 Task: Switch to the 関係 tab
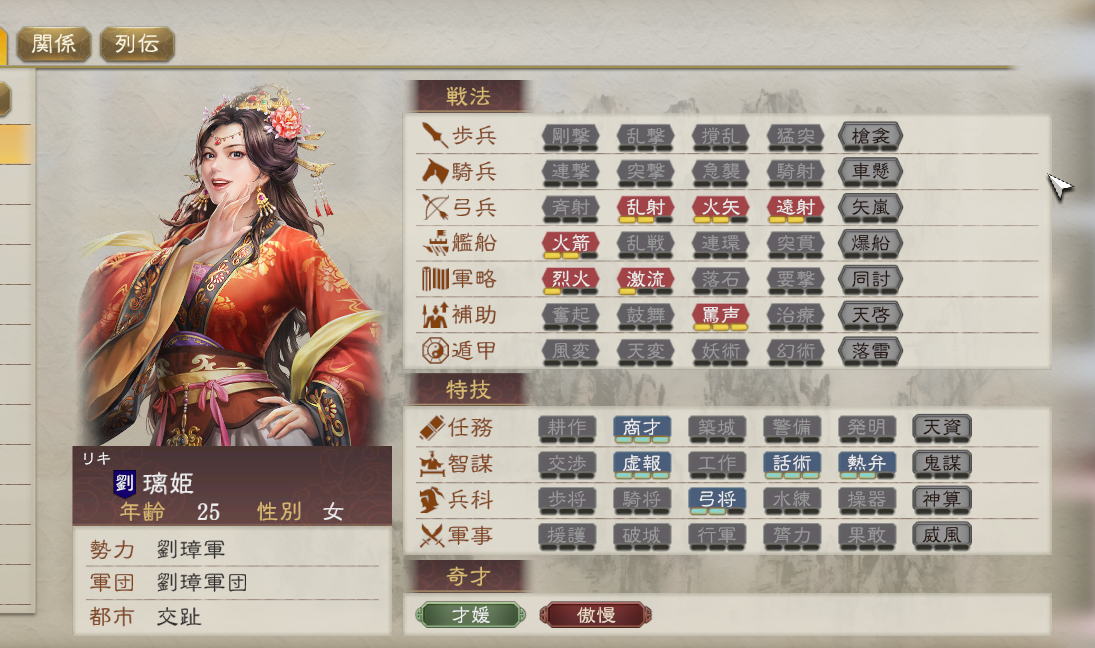pos(54,44)
